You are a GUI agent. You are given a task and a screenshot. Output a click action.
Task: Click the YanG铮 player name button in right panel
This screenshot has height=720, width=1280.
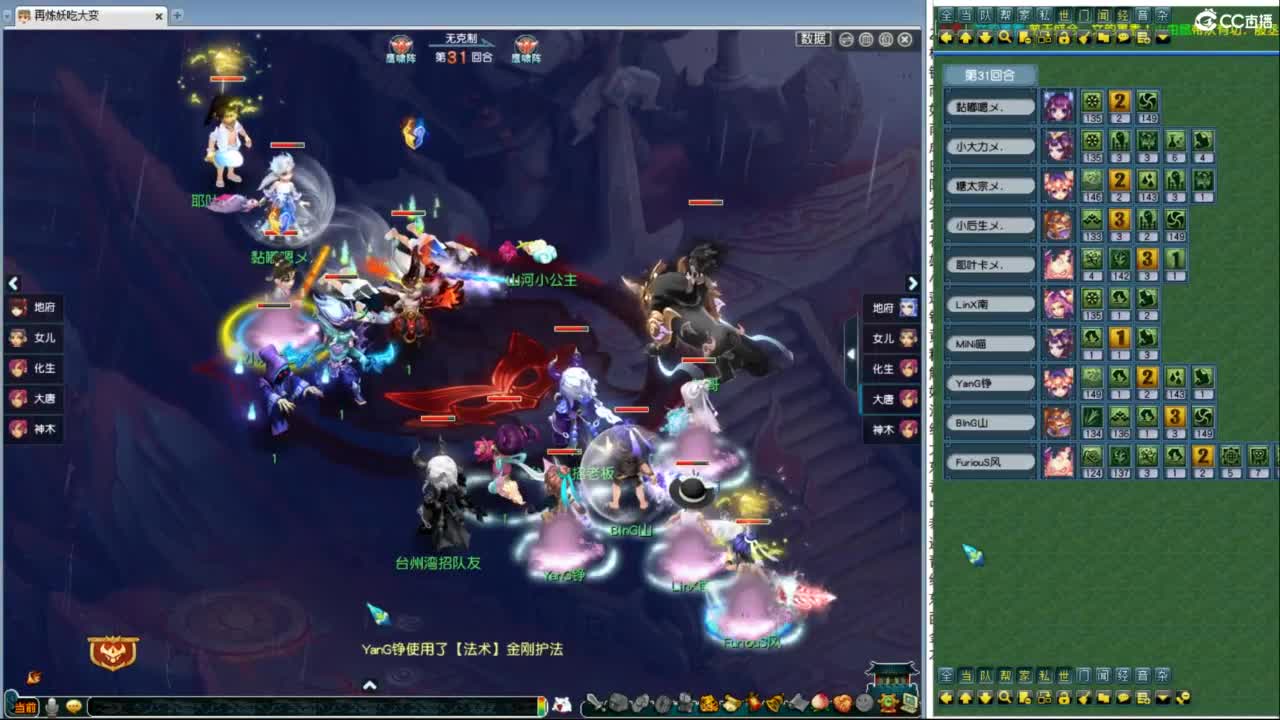[989, 382]
